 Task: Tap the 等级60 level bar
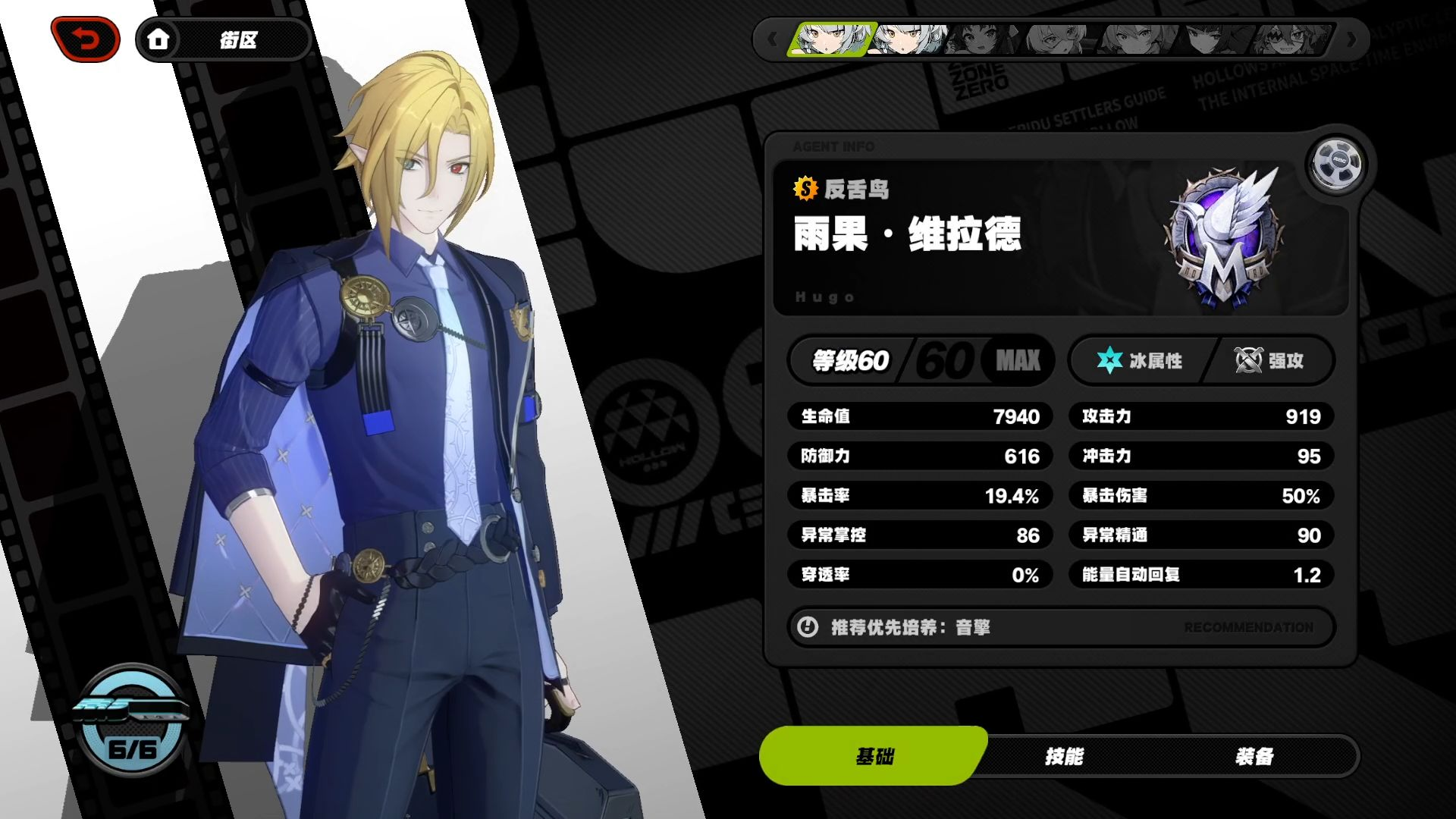click(x=921, y=360)
